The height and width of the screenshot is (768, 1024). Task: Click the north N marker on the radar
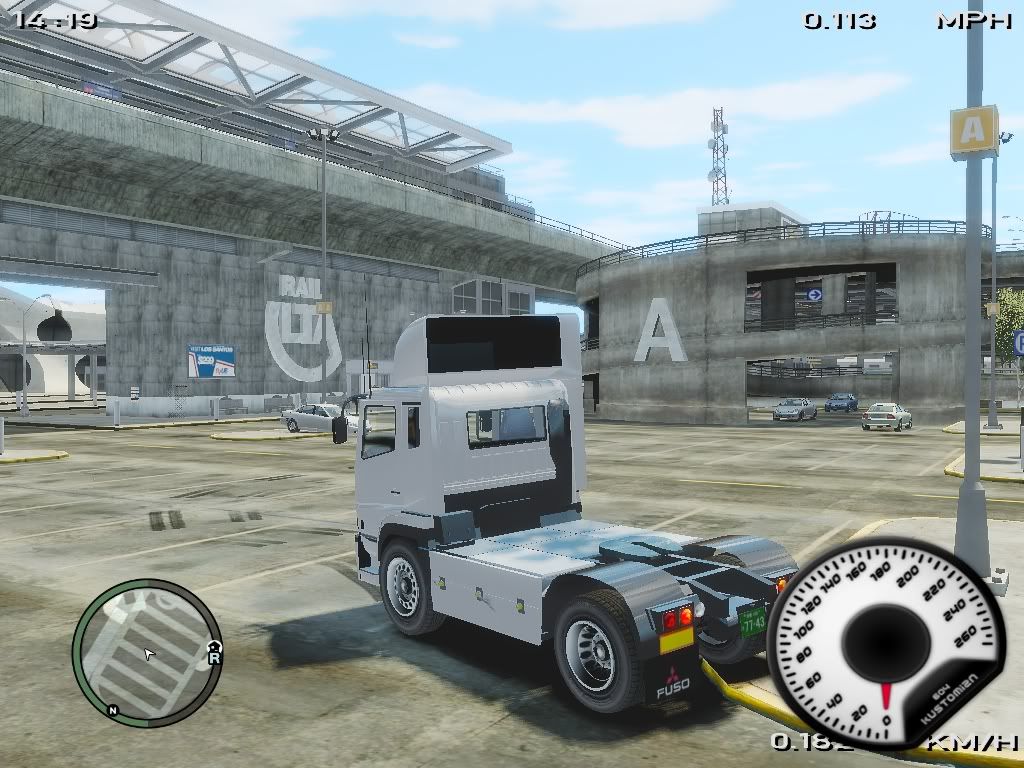point(113,710)
